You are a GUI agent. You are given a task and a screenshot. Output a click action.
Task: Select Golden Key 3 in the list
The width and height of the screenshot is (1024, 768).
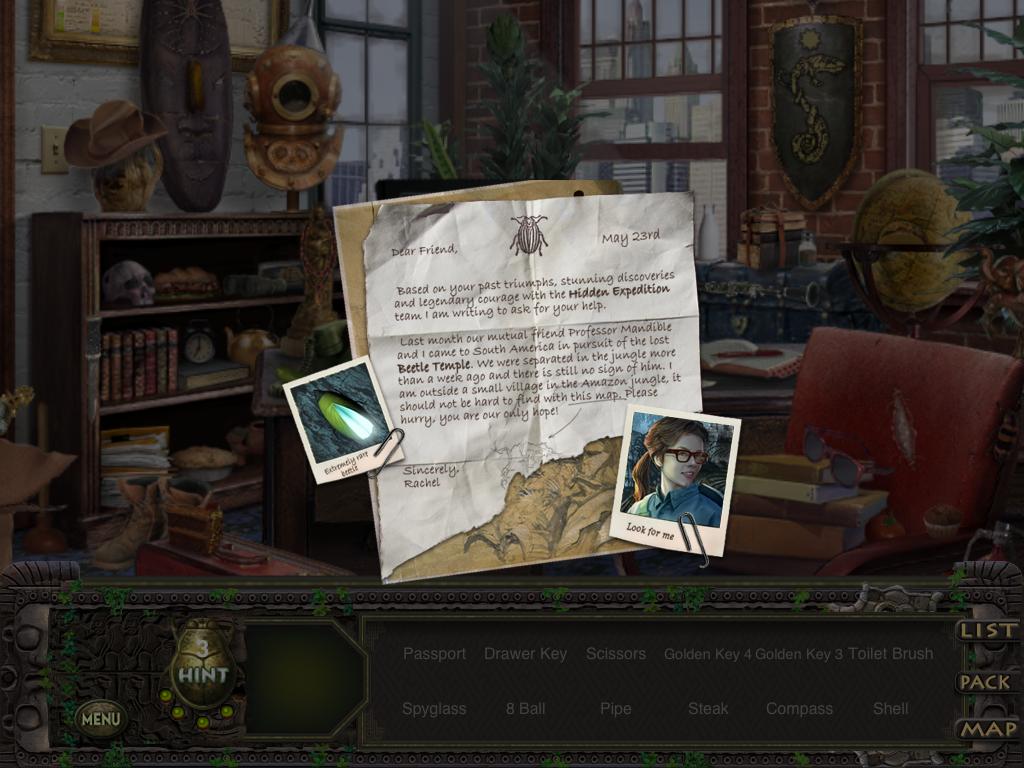799,654
